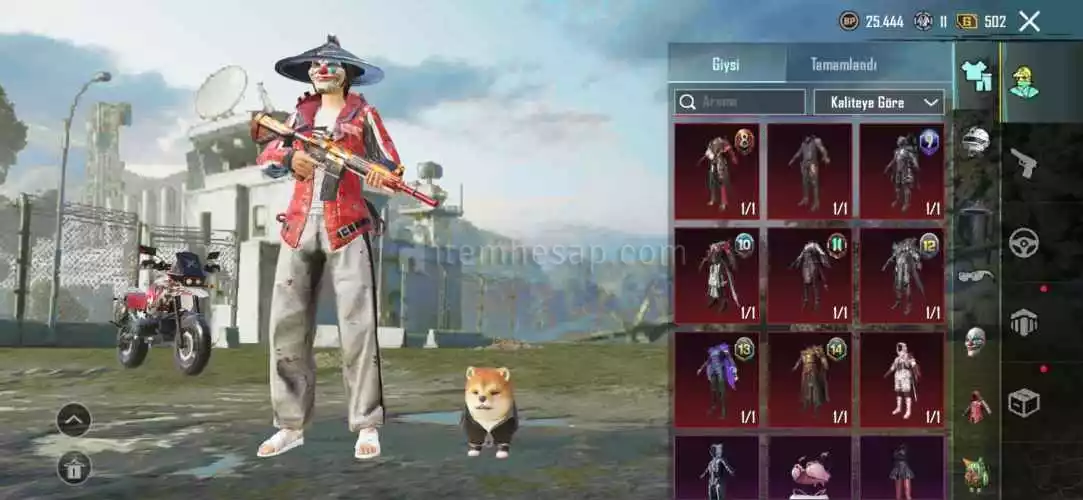Choose the white and pink hooded outfit
This screenshot has width=1083, height=500.
pyautogui.click(x=902, y=379)
